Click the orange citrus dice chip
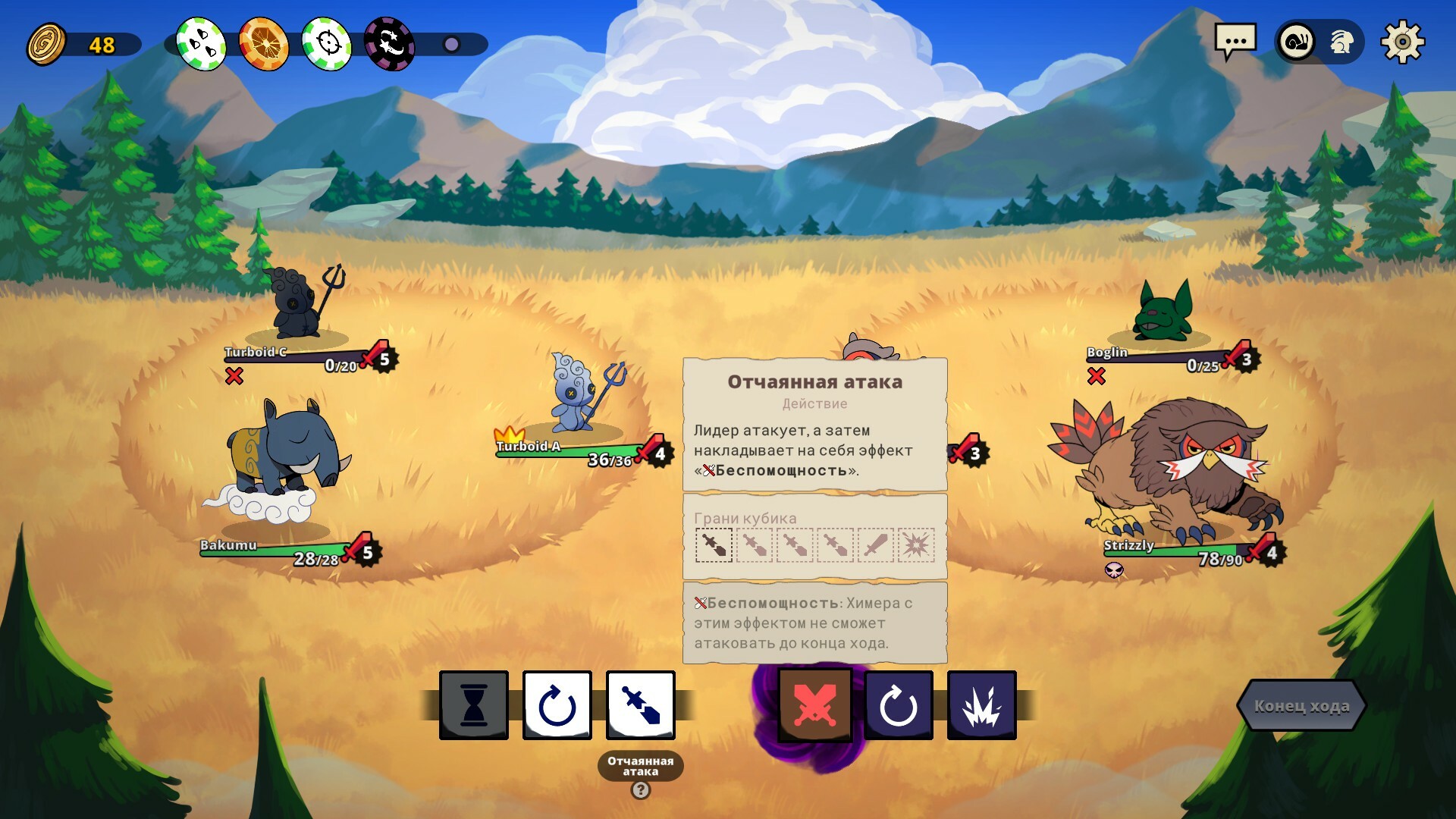 (263, 44)
